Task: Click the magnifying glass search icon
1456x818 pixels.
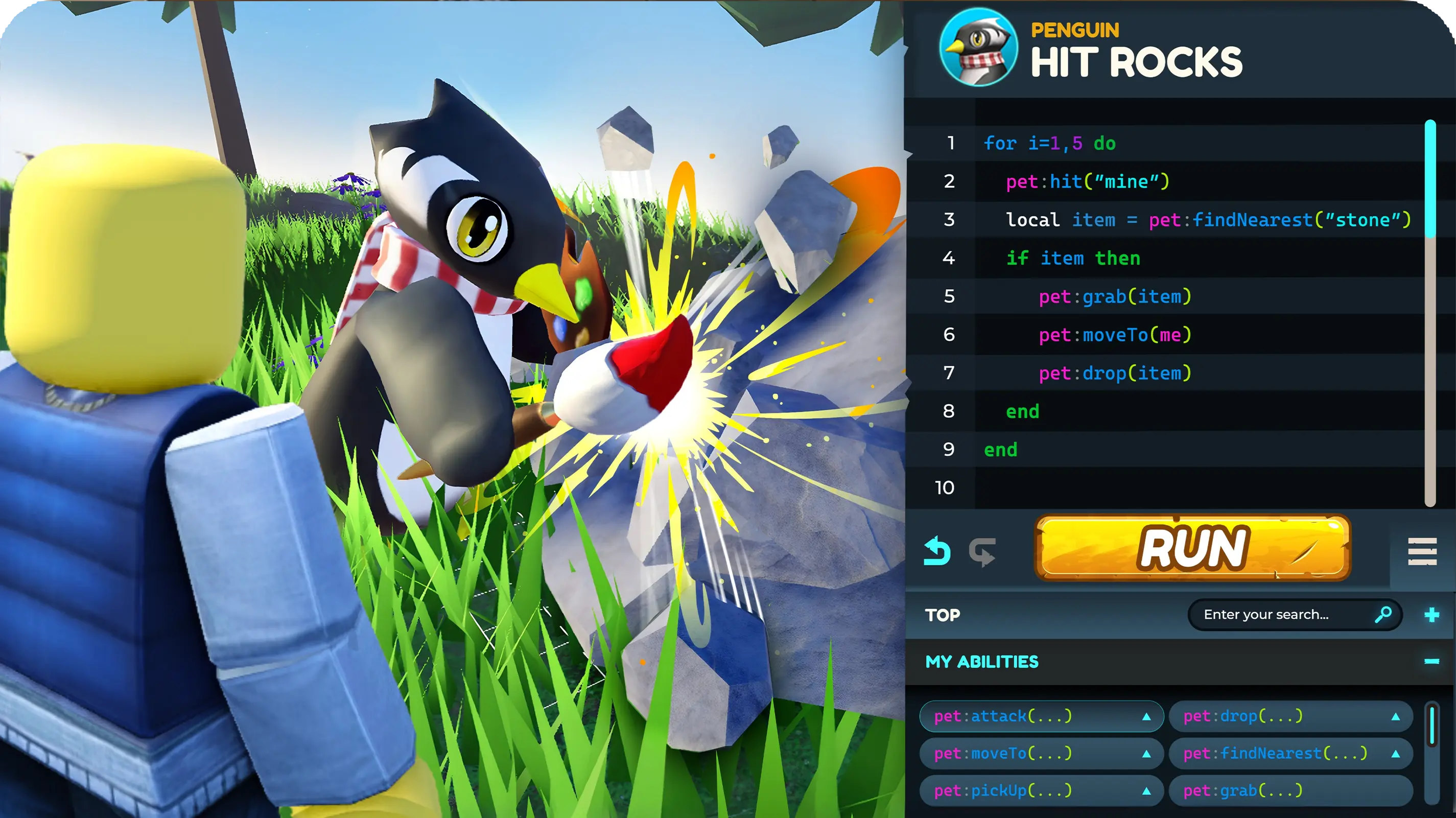Action: (x=1382, y=615)
